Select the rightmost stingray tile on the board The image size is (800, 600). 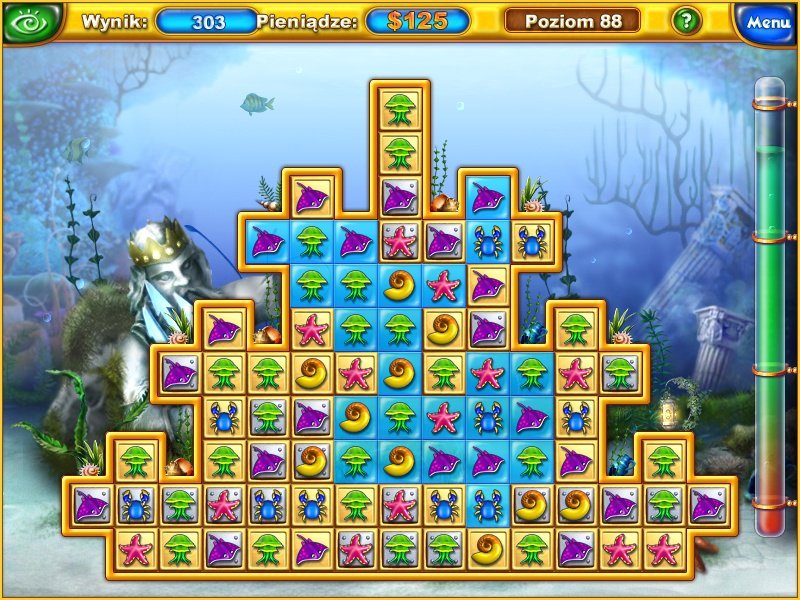[708, 503]
